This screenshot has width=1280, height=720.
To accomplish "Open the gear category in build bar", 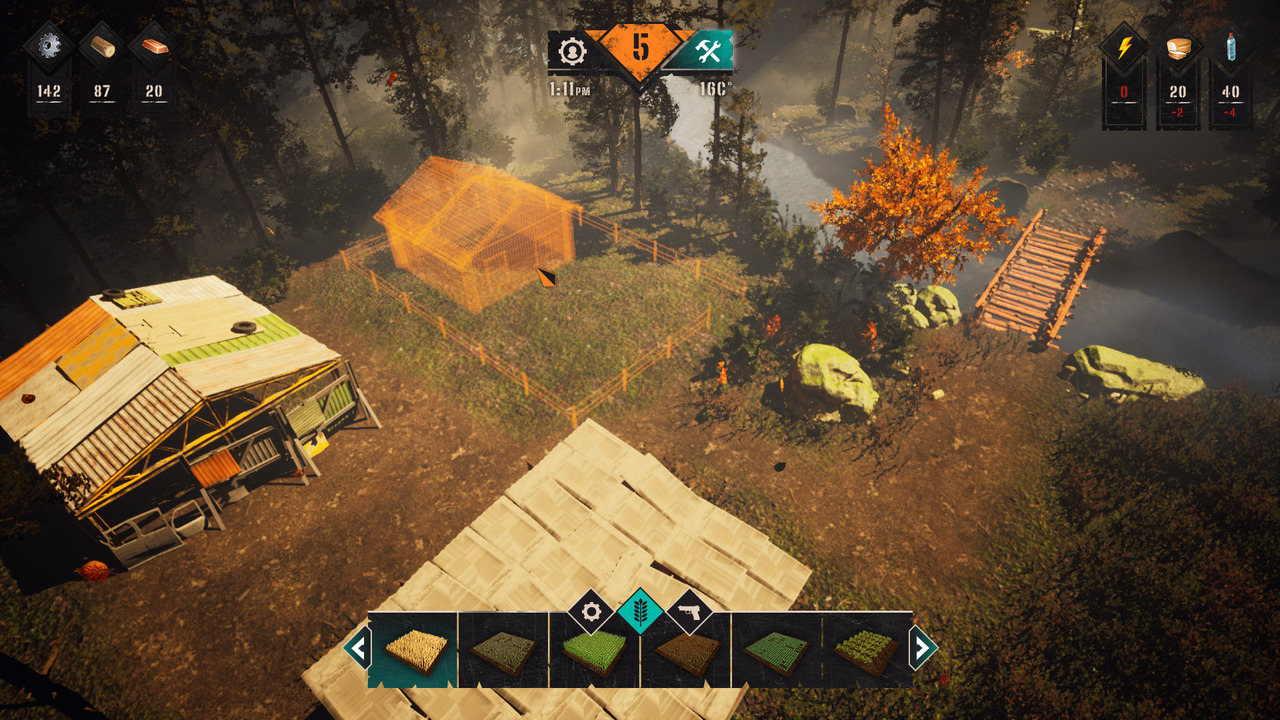I will pyautogui.click(x=591, y=611).
